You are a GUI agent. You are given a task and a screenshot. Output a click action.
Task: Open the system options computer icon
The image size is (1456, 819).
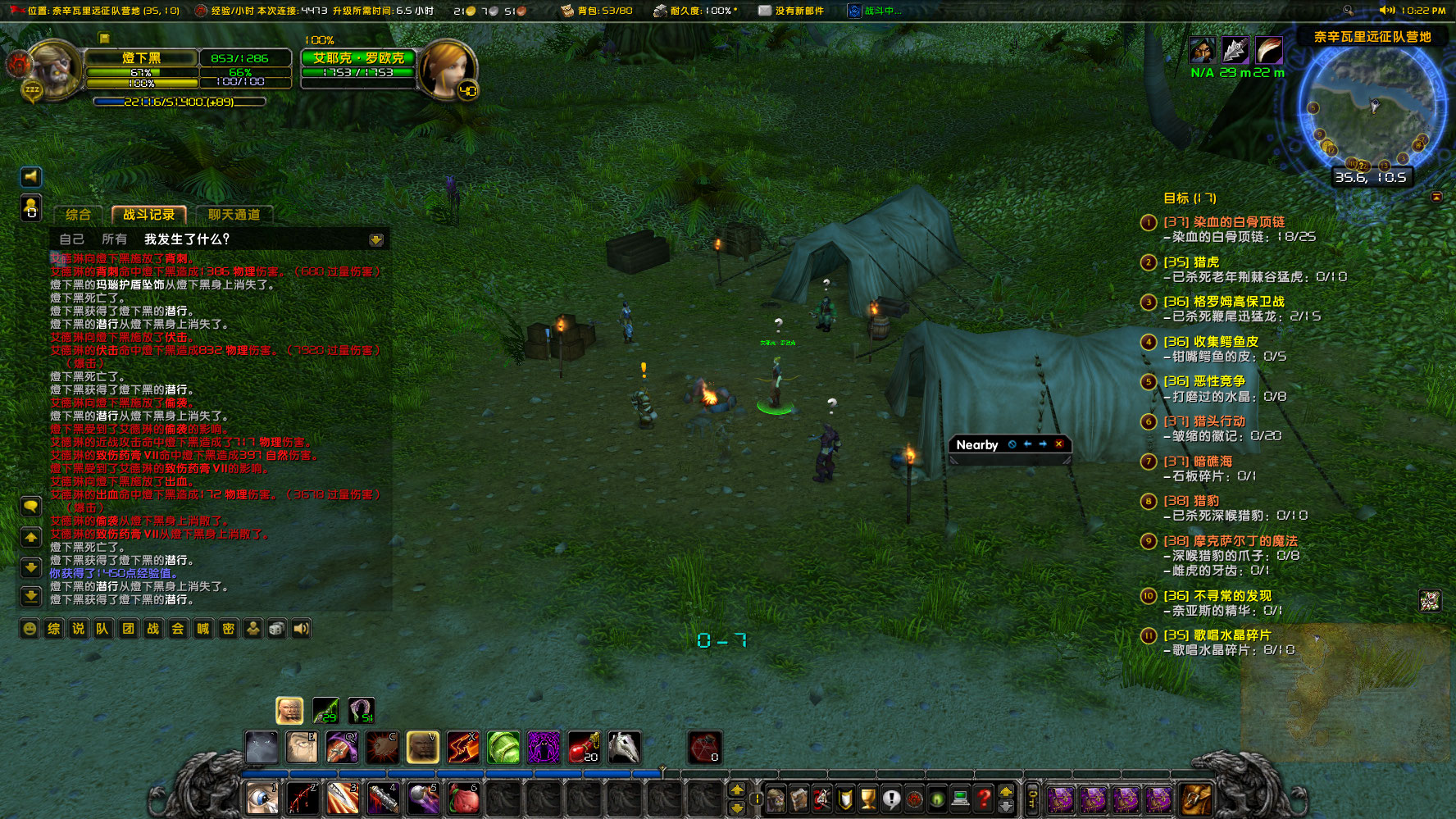(959, 799)
